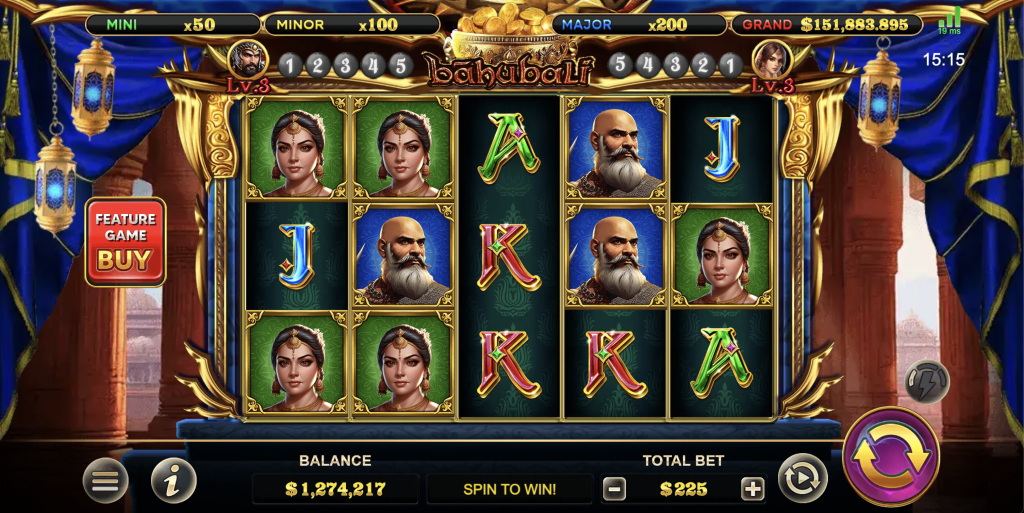Toggle the lightning turbo spin mode

click(927, 381)
